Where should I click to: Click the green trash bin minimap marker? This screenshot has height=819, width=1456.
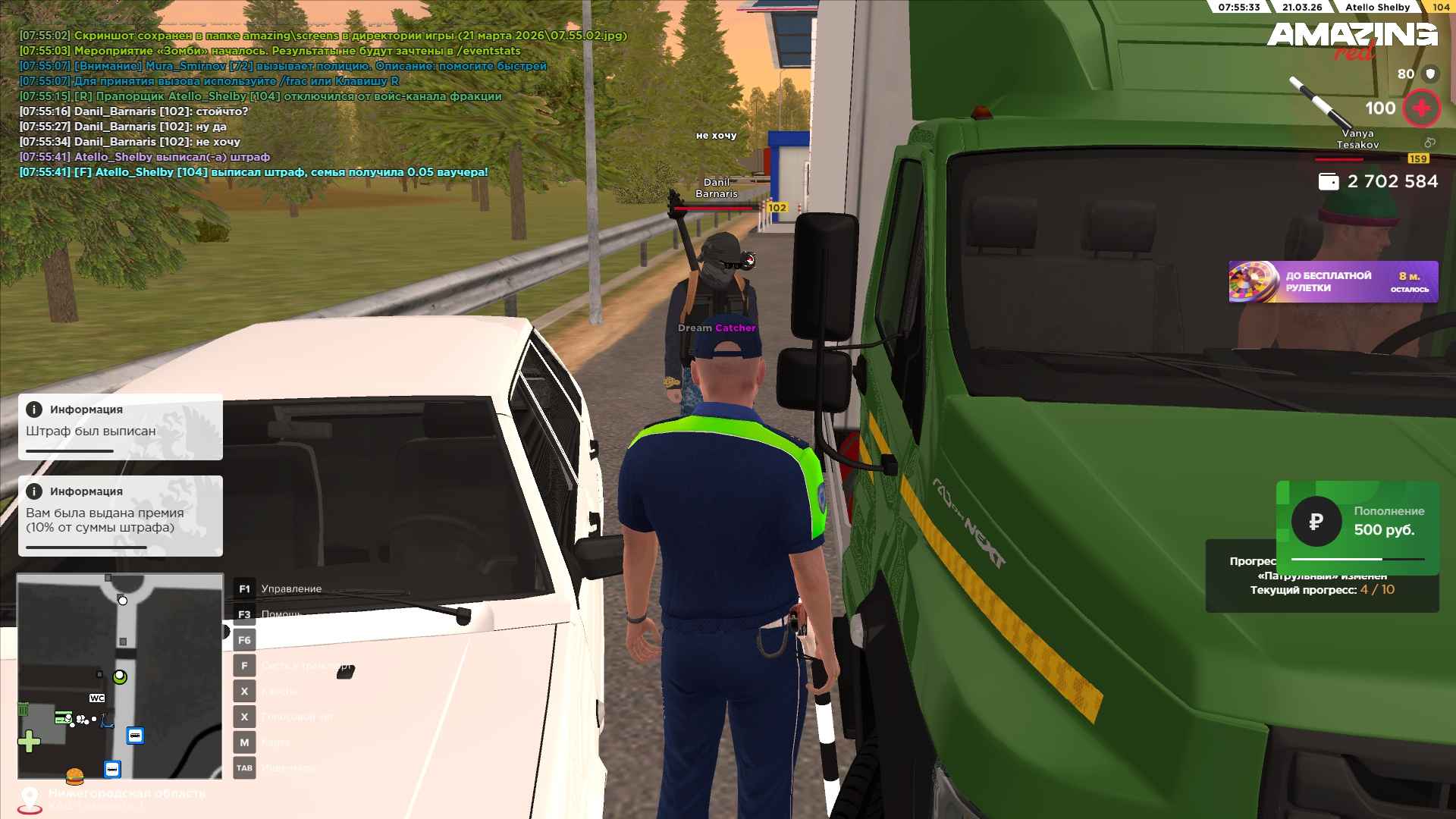24,710
